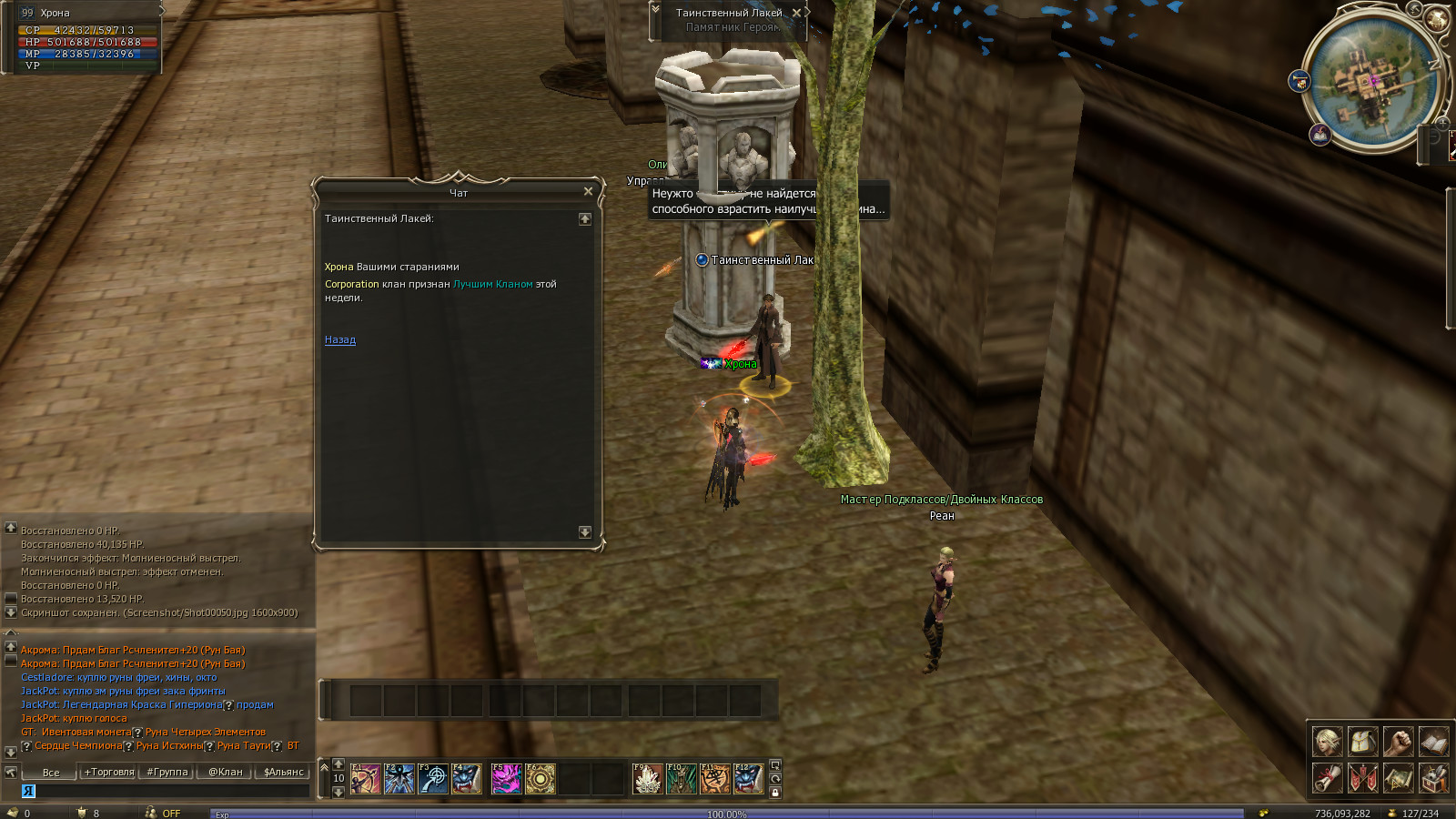This screenshot has width=1456, height=819.
Task: Use the F9 crystal shots item
Action: (x=647, y=779)
